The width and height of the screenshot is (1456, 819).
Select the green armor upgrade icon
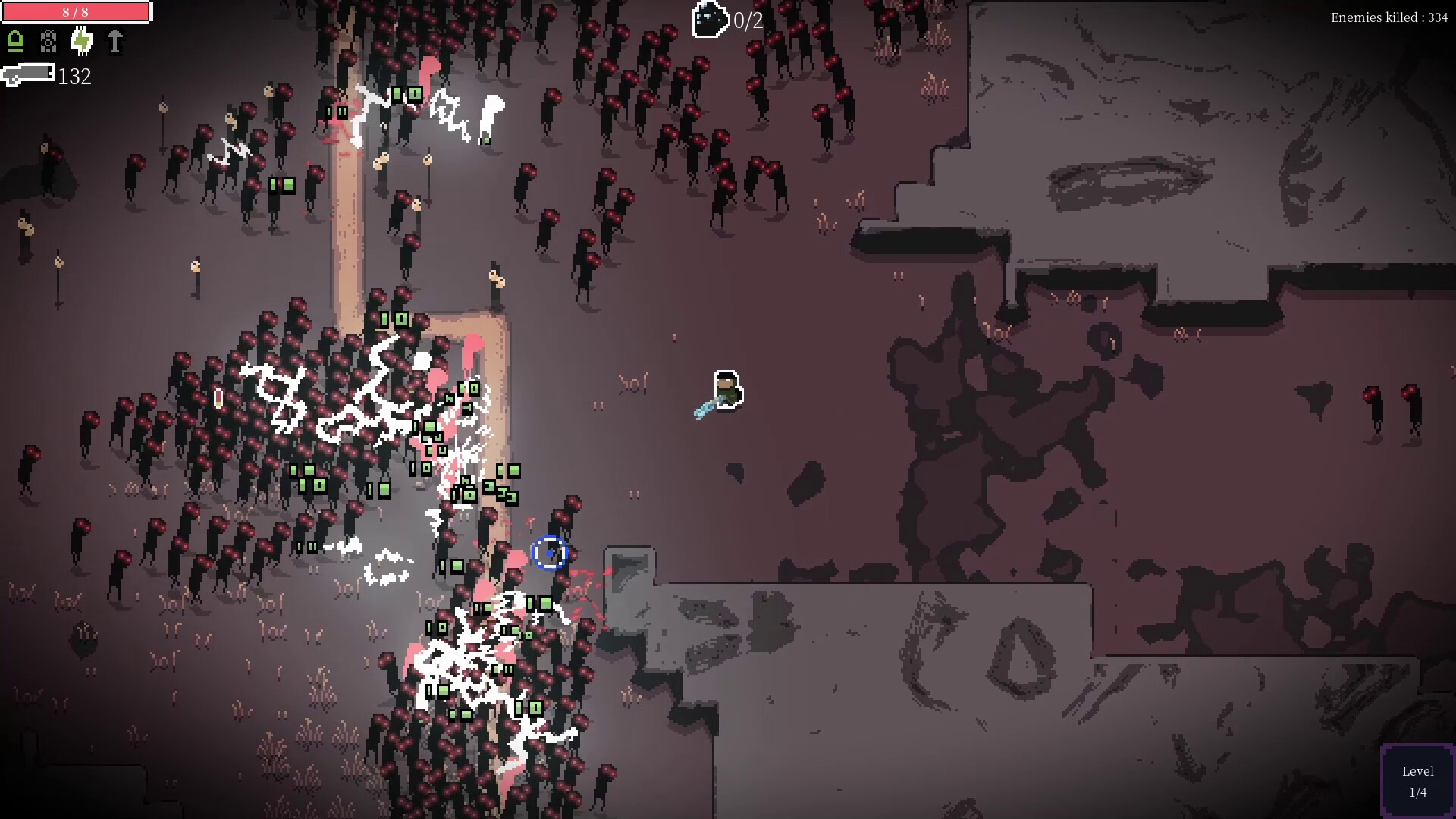16,43
